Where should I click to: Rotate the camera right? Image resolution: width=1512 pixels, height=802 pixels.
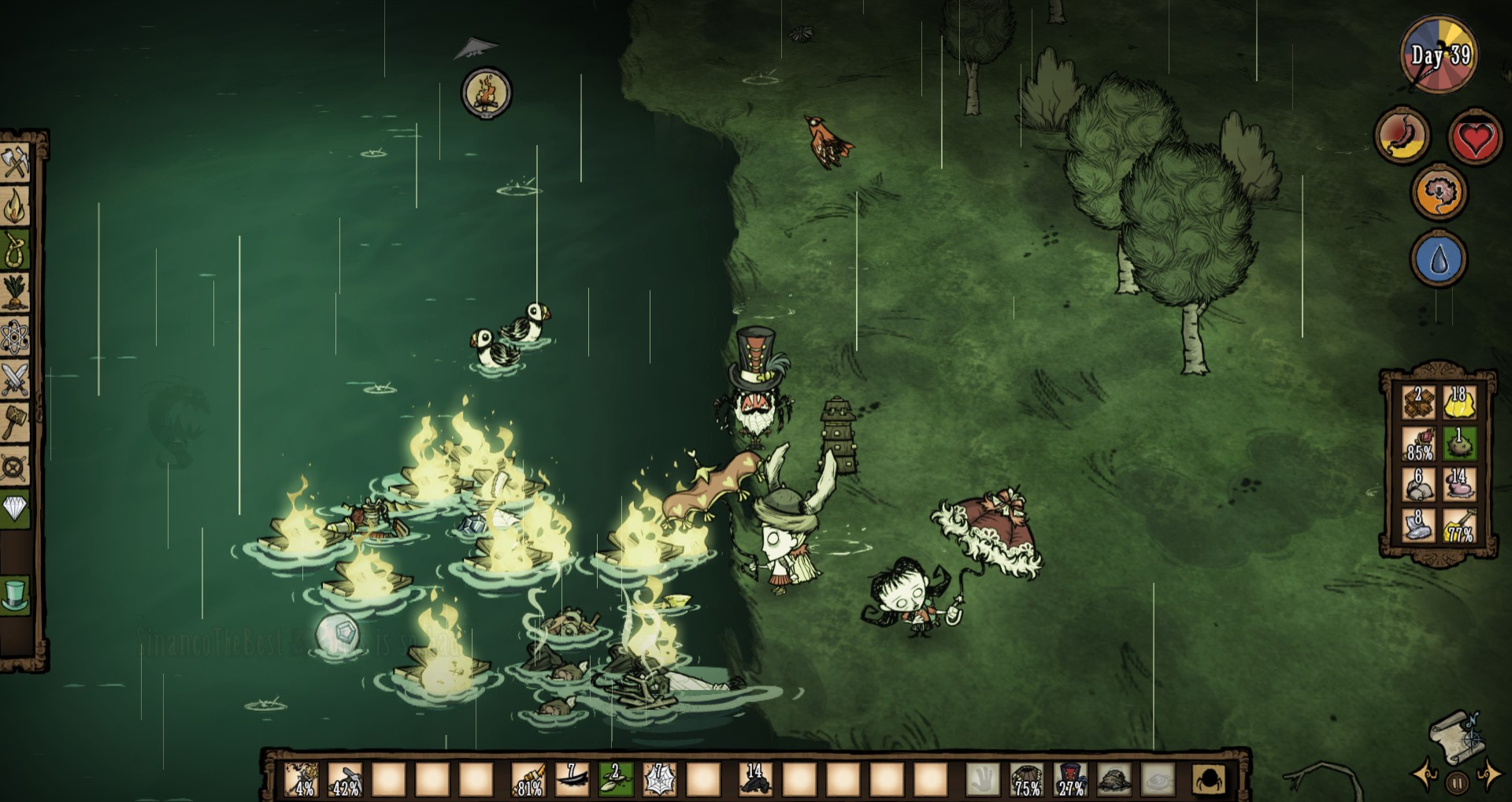1488,775
